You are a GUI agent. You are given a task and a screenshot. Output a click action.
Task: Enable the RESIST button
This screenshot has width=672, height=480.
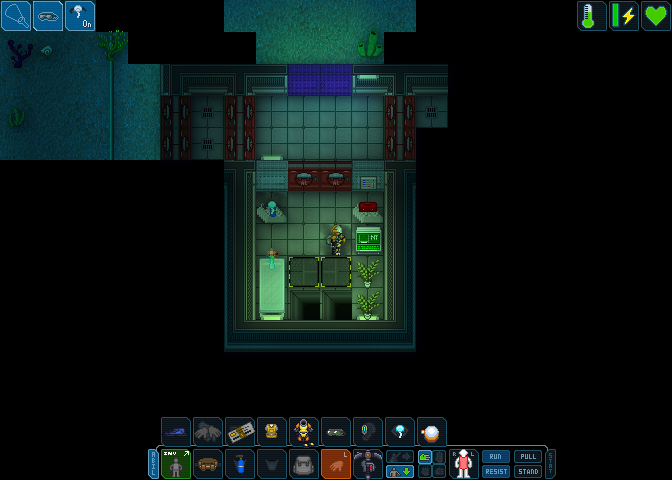(x=496, y=471)
